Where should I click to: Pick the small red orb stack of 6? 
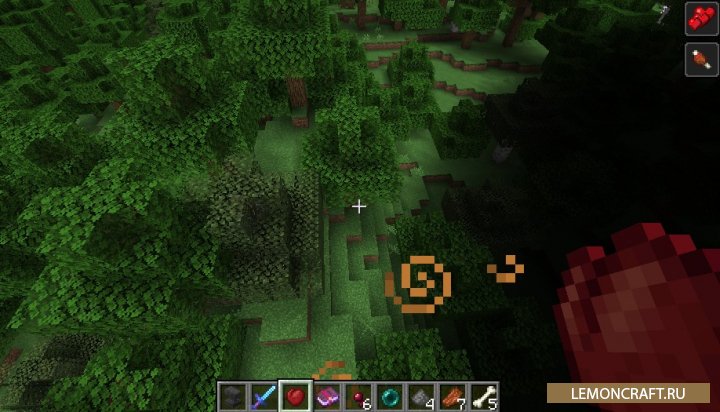coord(357,396)
